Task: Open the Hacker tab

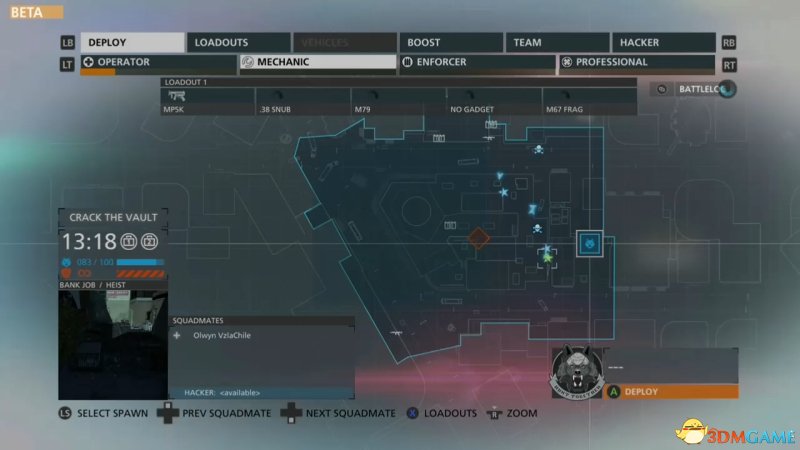Action: [663, 43]
